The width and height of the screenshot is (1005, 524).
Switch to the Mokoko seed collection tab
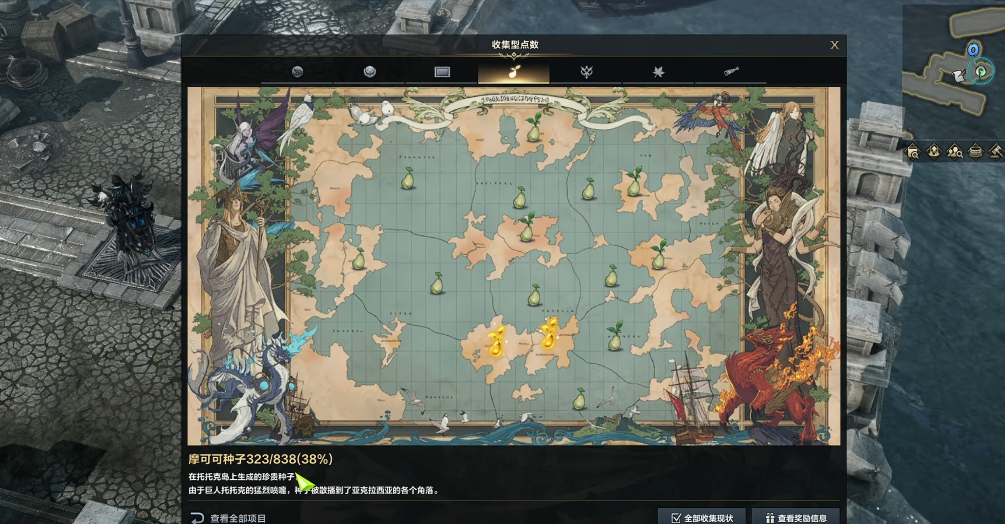(513, 72)
